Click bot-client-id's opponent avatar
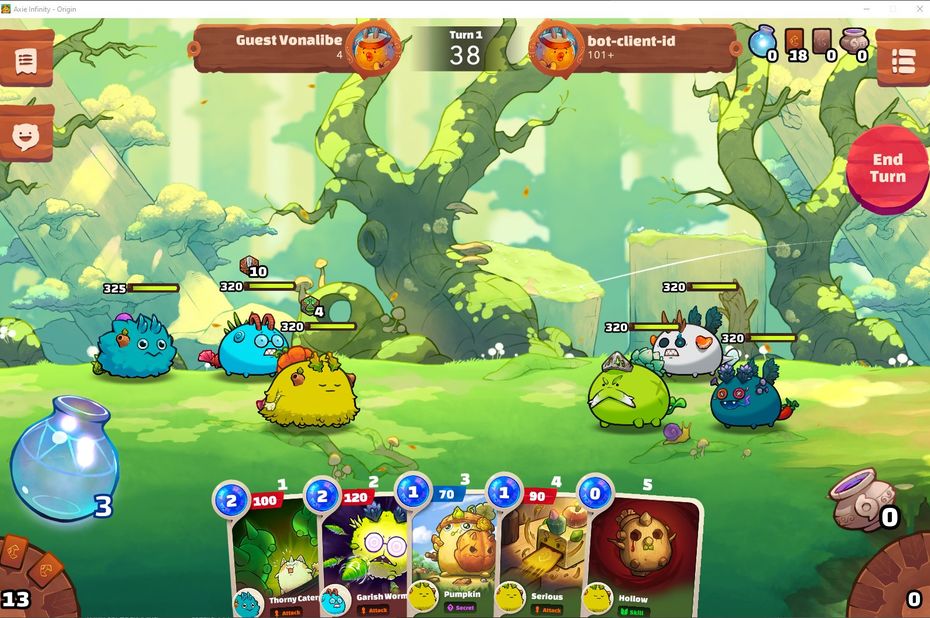 tap(556, 47)
